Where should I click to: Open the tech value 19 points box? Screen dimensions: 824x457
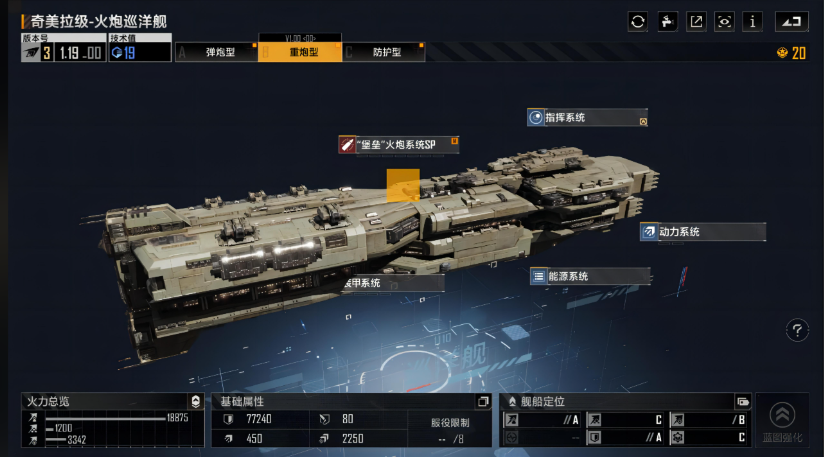pos(140,52)
